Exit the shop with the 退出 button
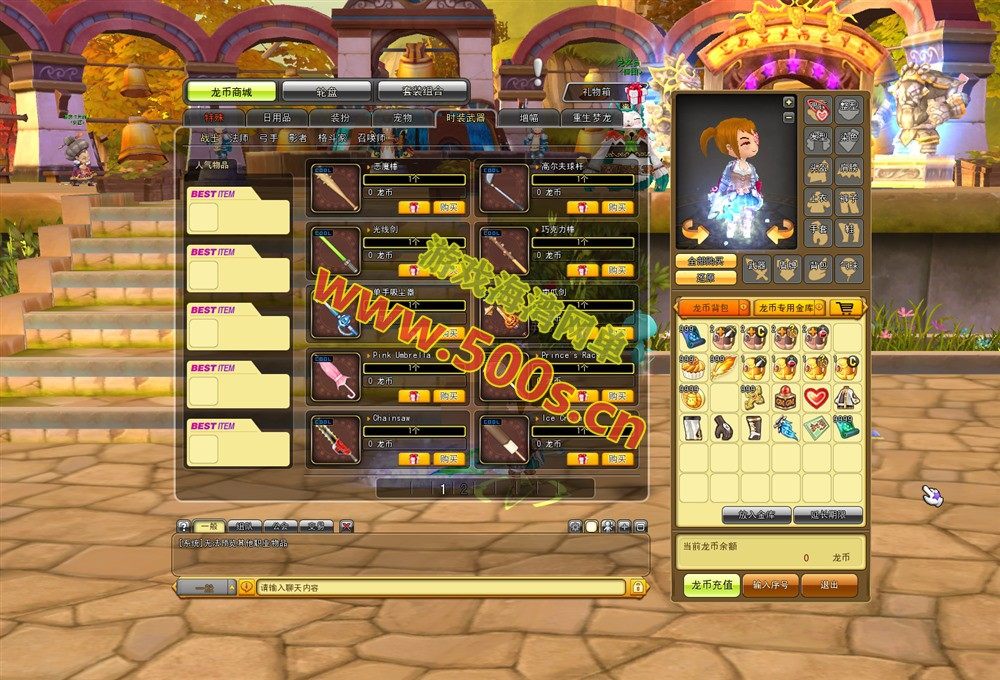This screenshot has height=680, width=1000. coord(829,585)
